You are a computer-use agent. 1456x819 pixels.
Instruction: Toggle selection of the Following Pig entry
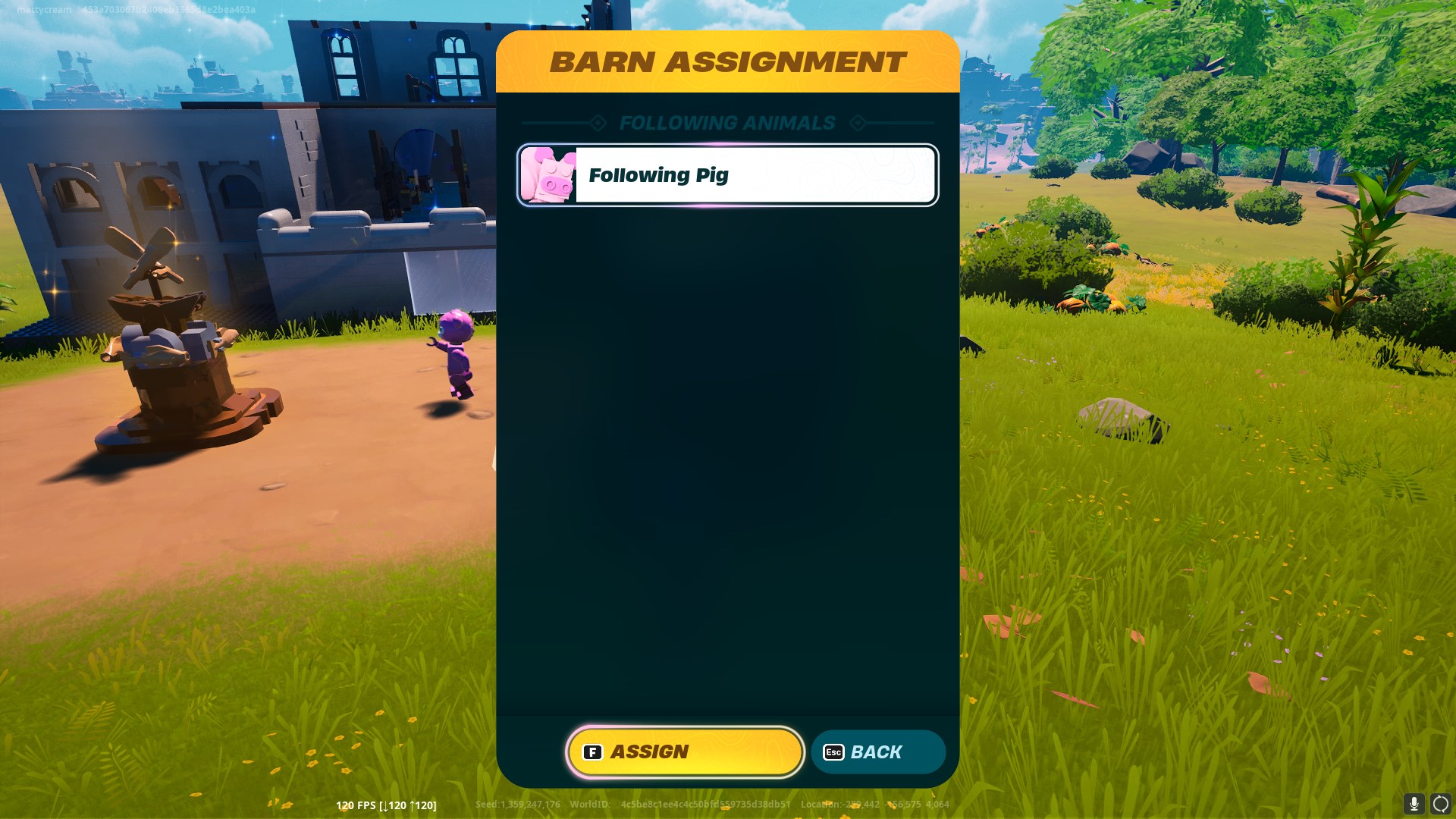point(726,174)
